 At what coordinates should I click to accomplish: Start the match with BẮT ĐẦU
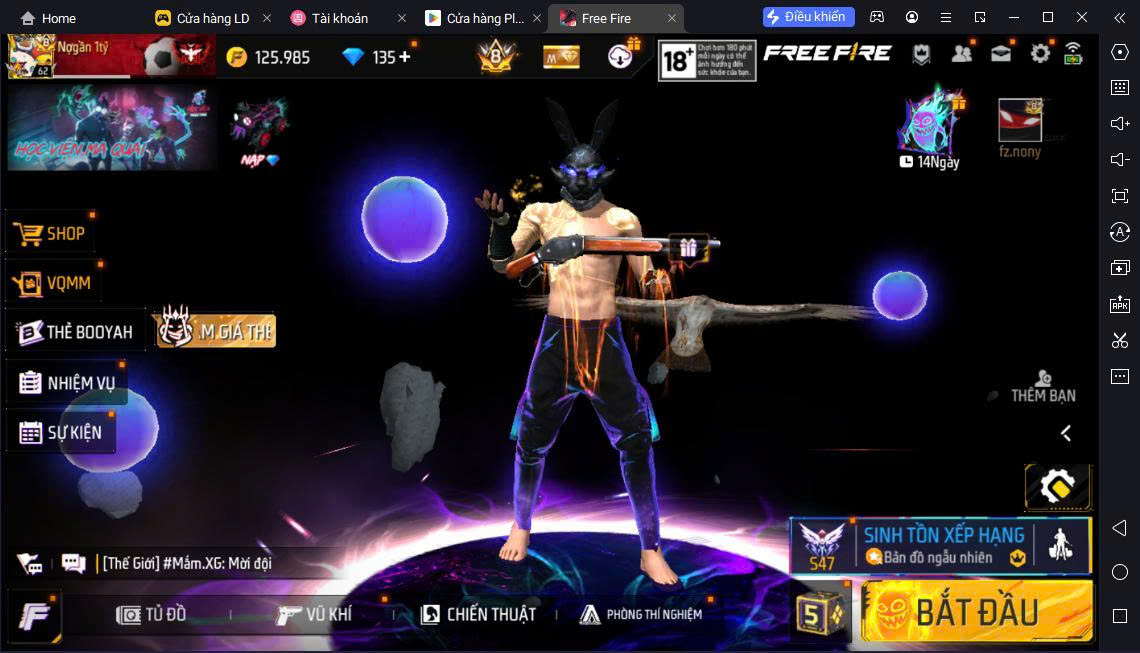pos(976,611)
